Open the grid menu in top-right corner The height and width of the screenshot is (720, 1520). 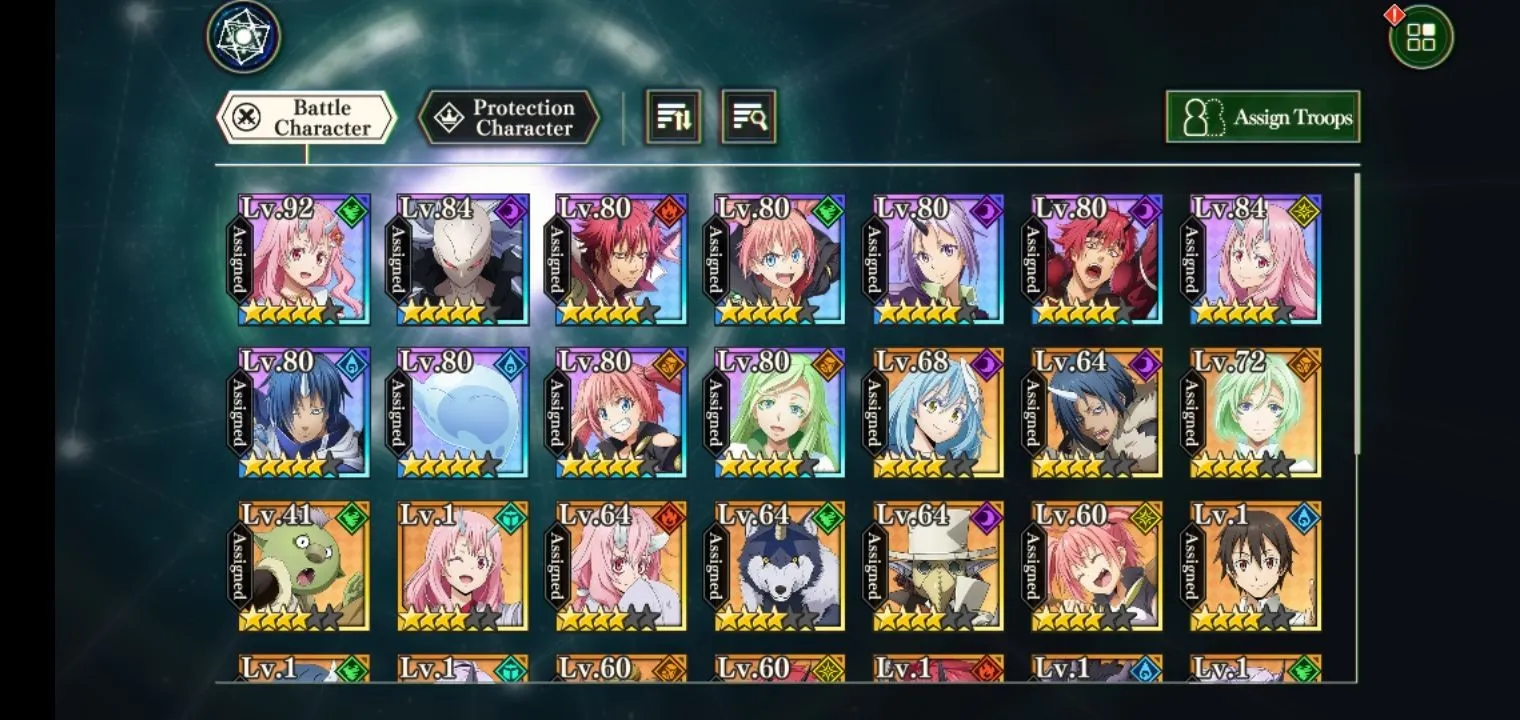pyautogui.click(x=1421, y=37)
